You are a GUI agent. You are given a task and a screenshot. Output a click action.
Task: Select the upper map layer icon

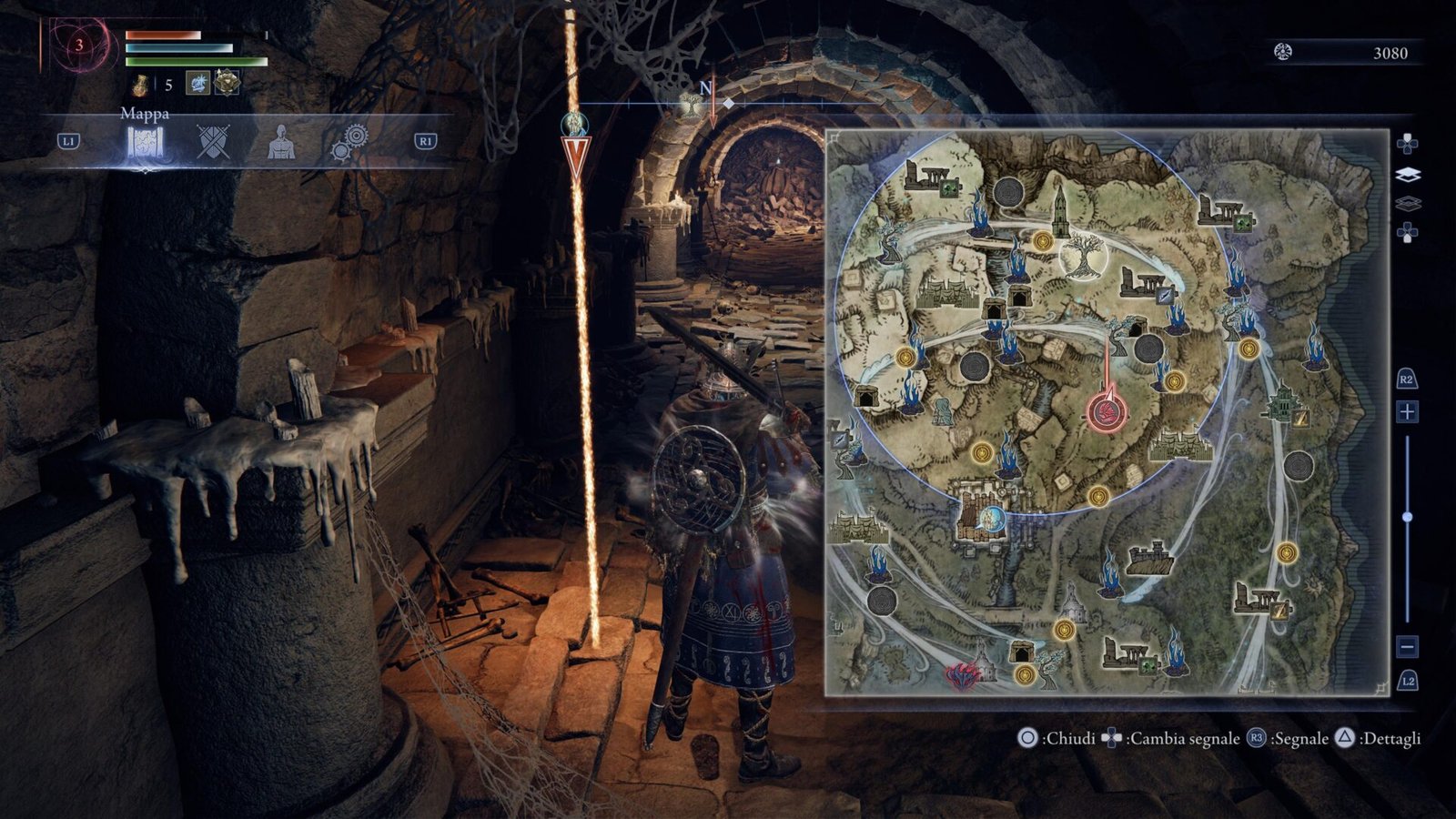tap(1407, 175)
